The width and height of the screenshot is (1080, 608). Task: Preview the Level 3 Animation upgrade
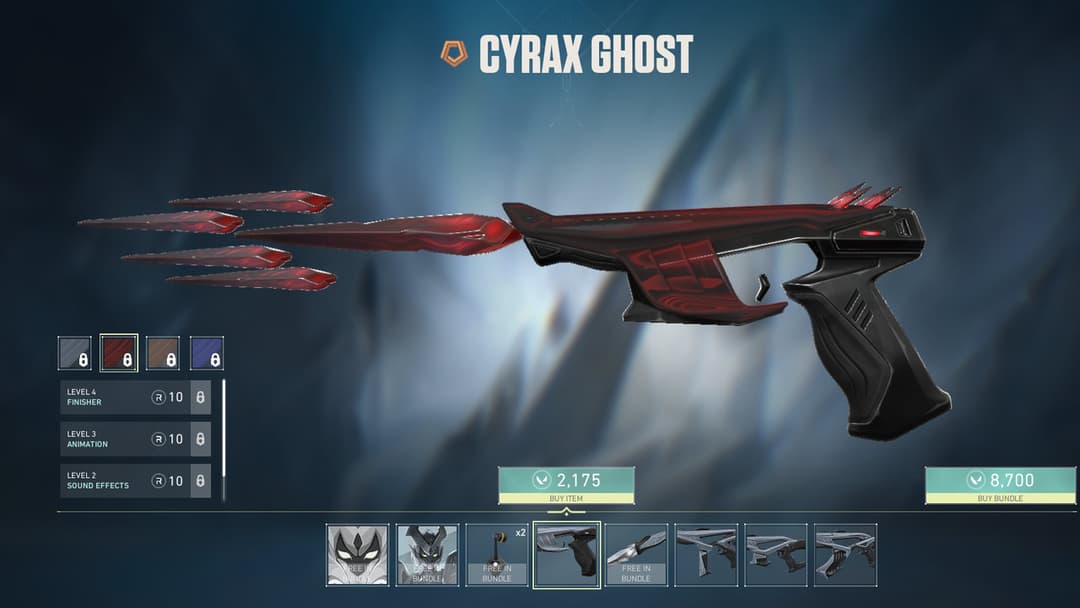point(135,439)
